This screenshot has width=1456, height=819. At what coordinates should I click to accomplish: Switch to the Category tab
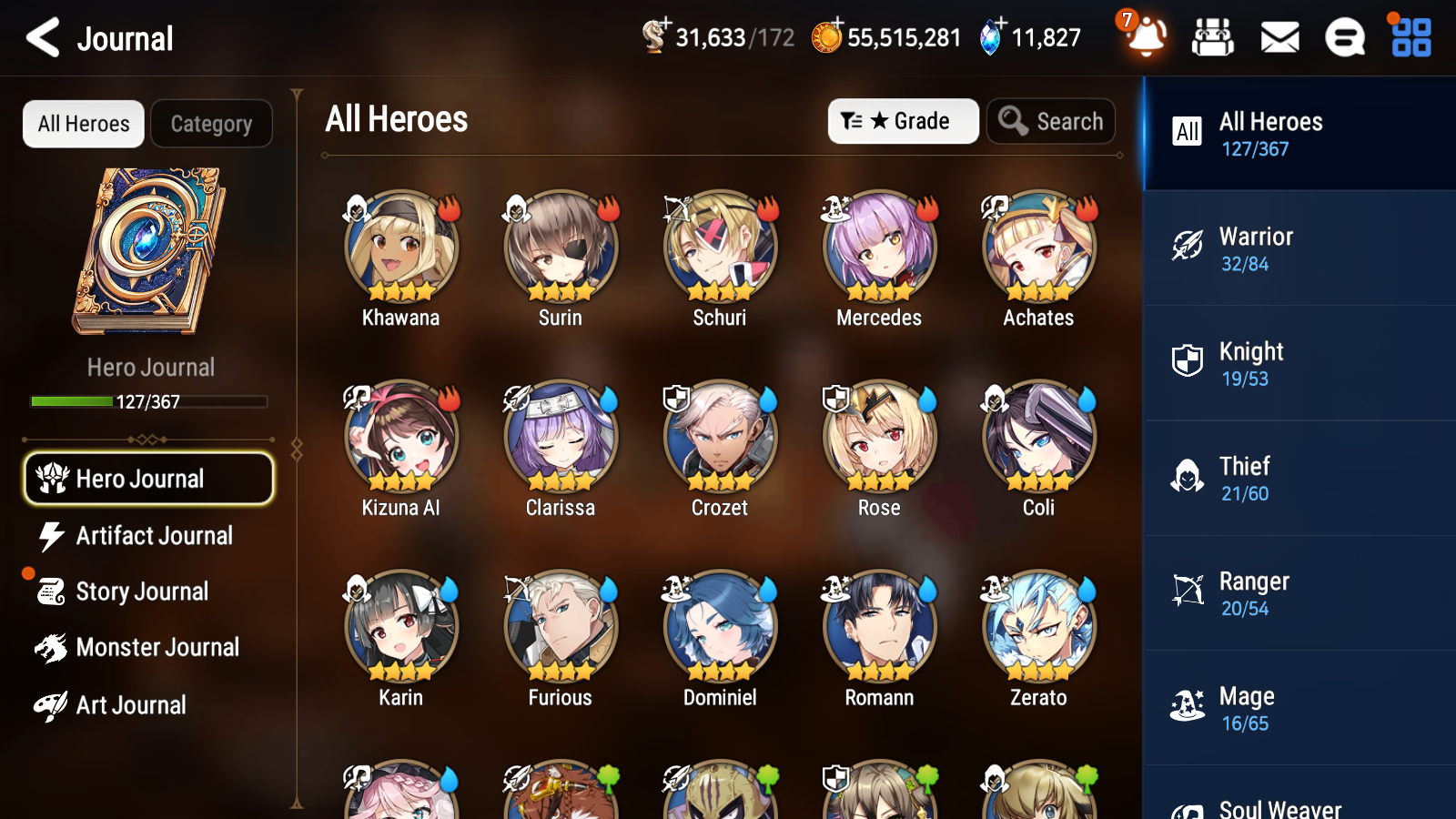pos(211,124)
